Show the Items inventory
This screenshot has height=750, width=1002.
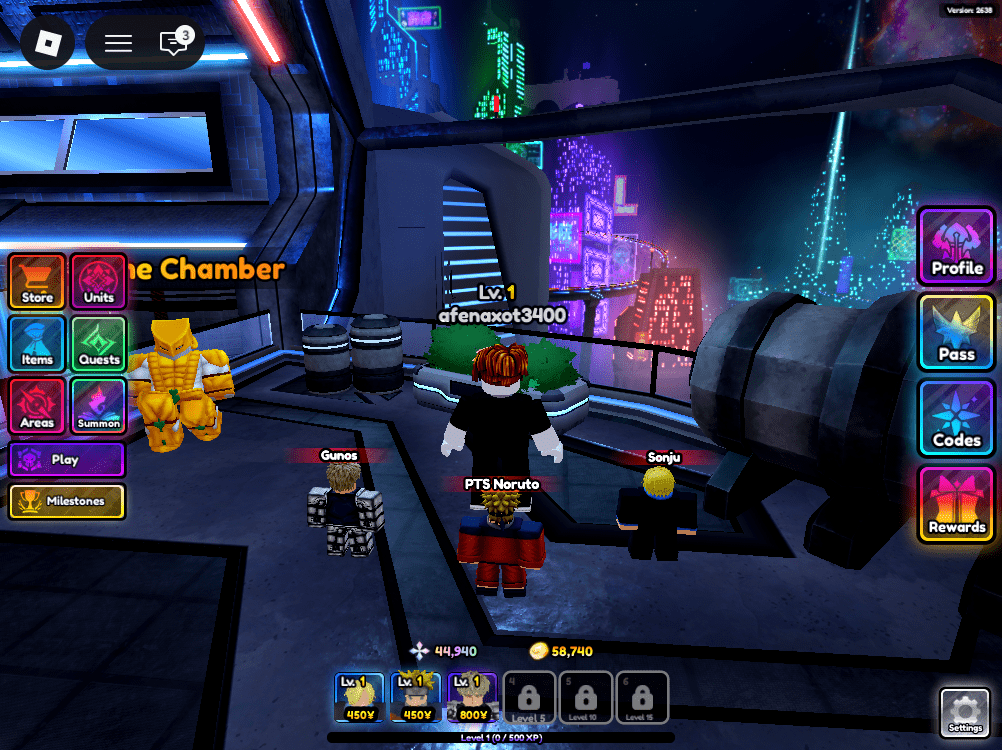pyautogui.click(x=37, y=343)
